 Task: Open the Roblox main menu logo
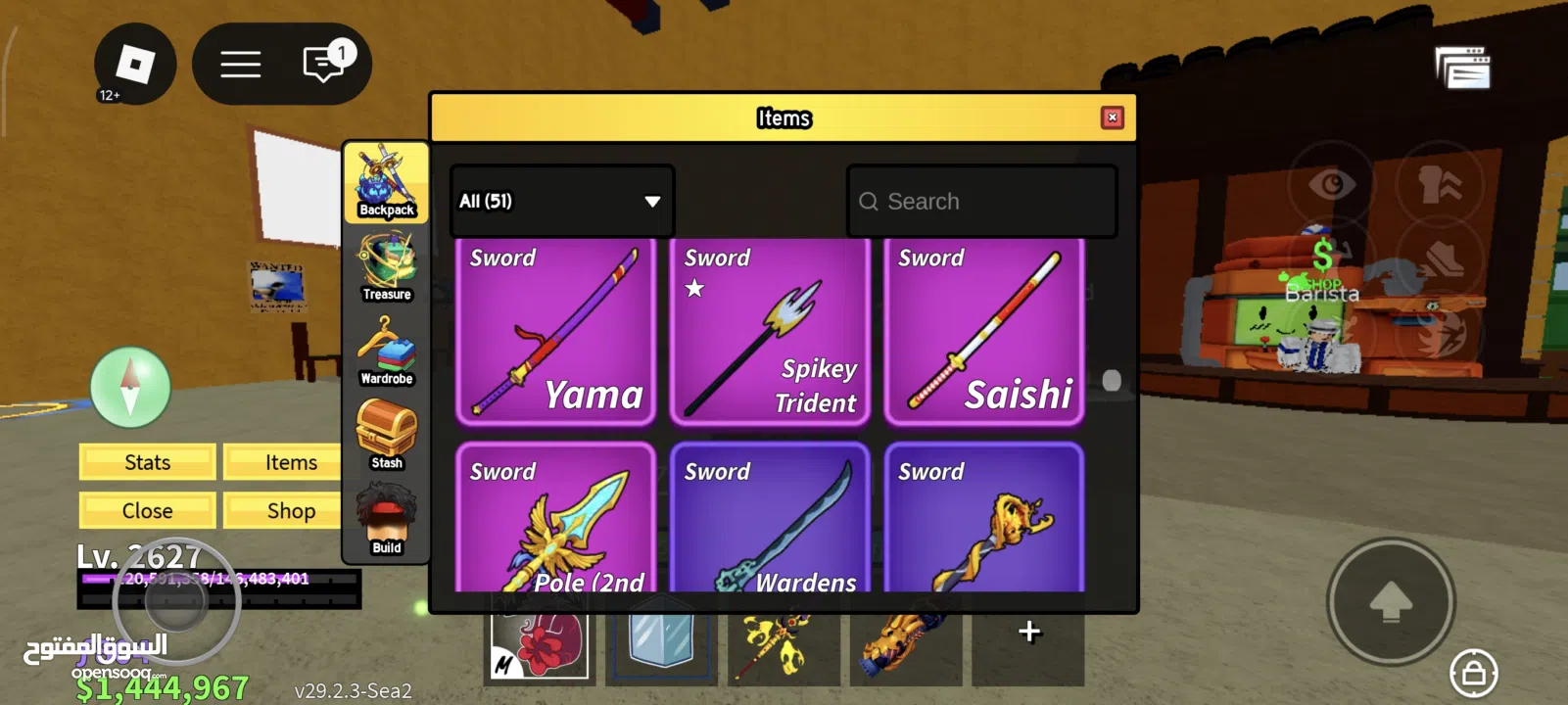(135, 65)
